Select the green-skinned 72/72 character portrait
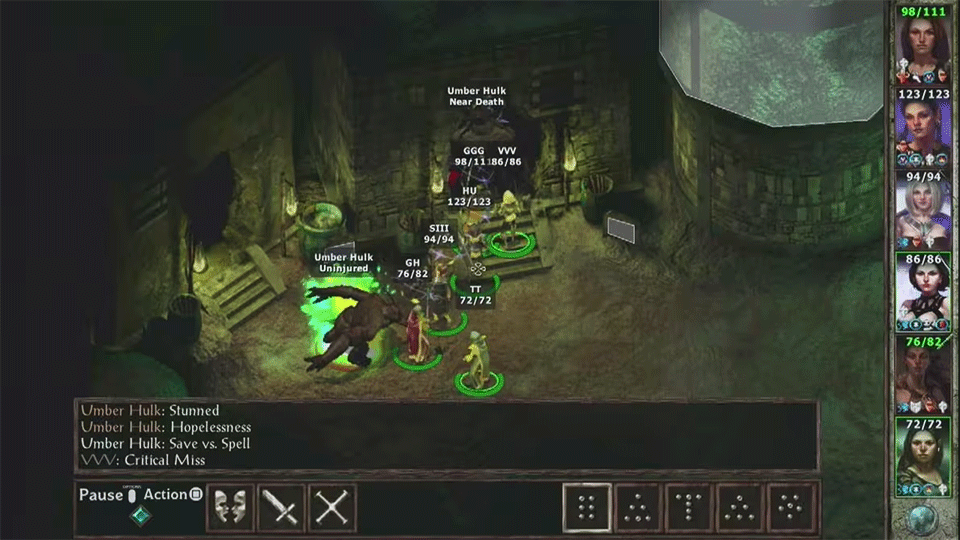This screenshot has height=540, width=960. point(923,459)
